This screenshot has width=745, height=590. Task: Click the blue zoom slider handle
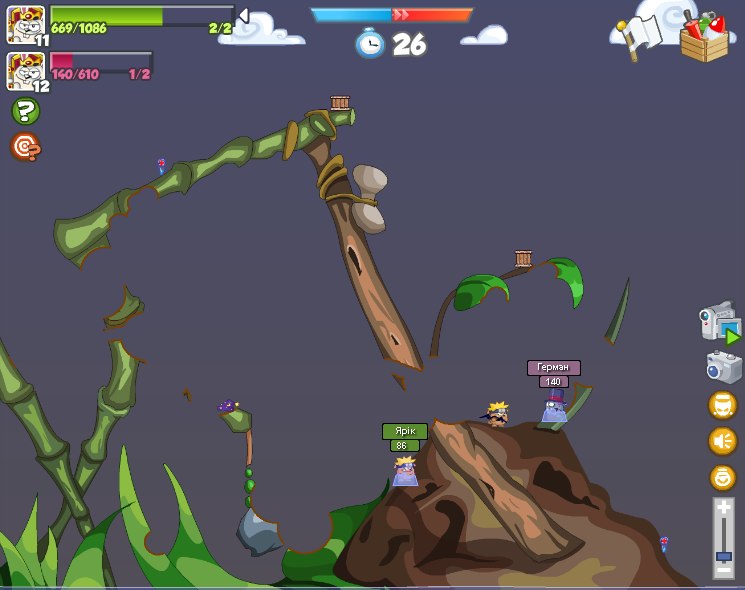coord(723,555)
